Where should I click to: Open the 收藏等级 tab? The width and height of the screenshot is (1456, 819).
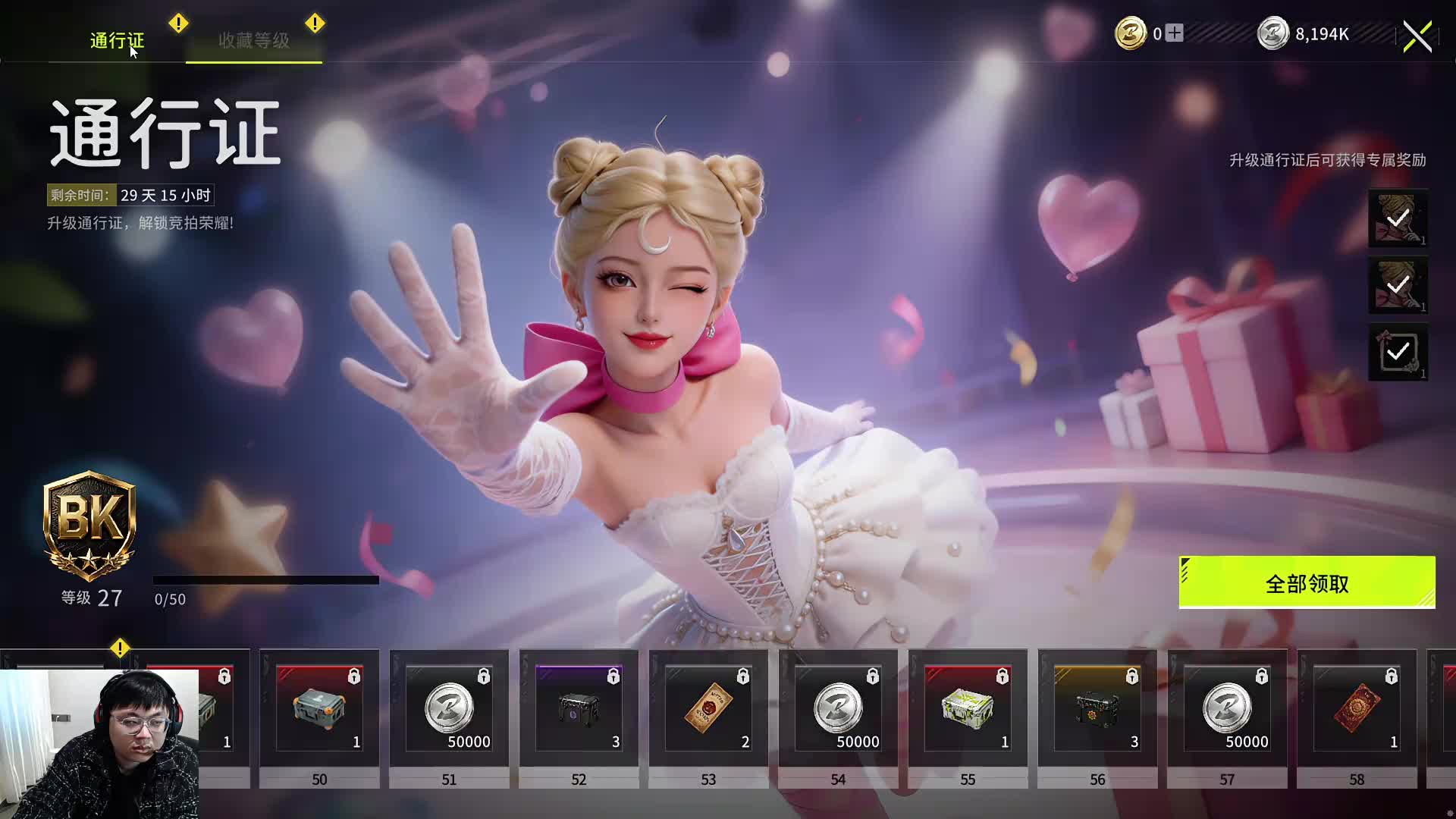coord(254,40)
